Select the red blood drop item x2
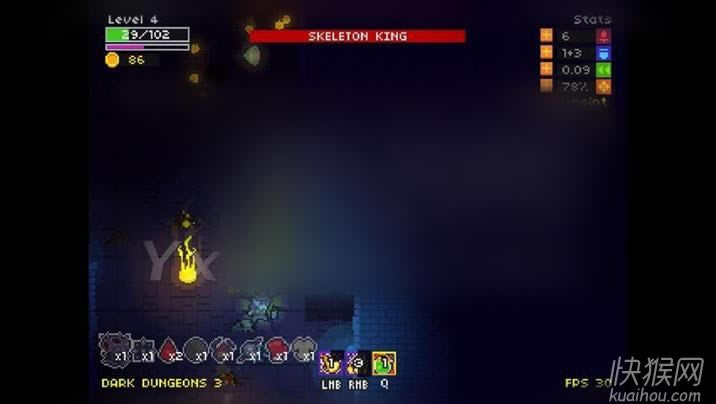Viewport: 716px width, 404px height. [170, 349]
